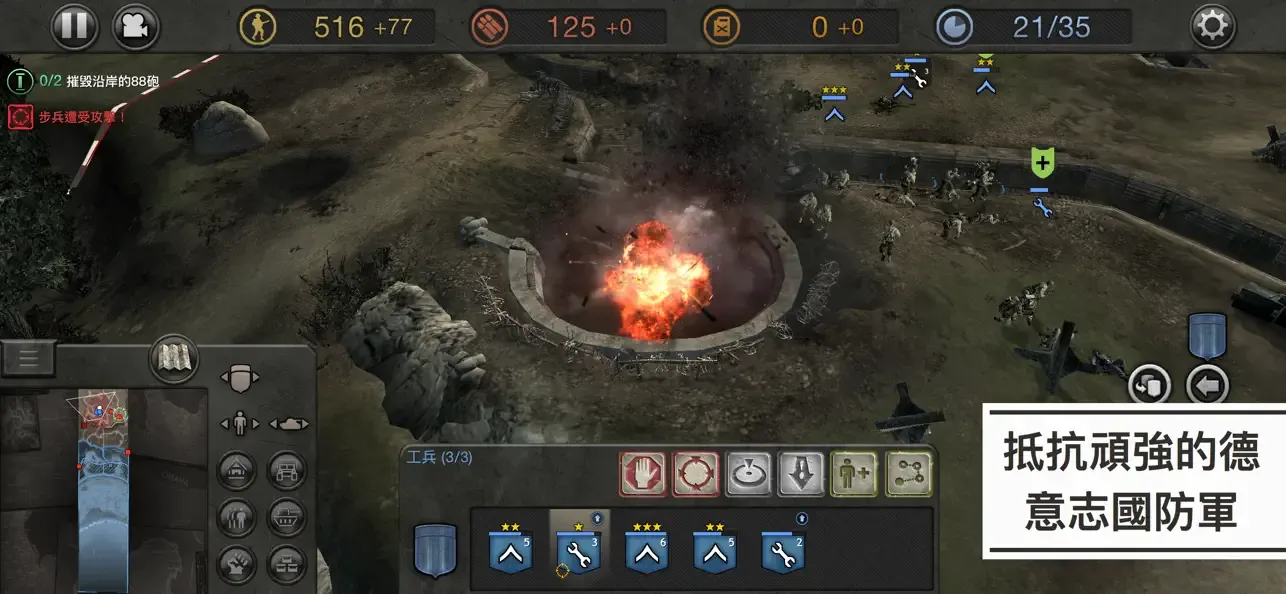This screenshot has height=594, width=1286.
Task: Open the raised fist abilities button
Action: [237, 563]
